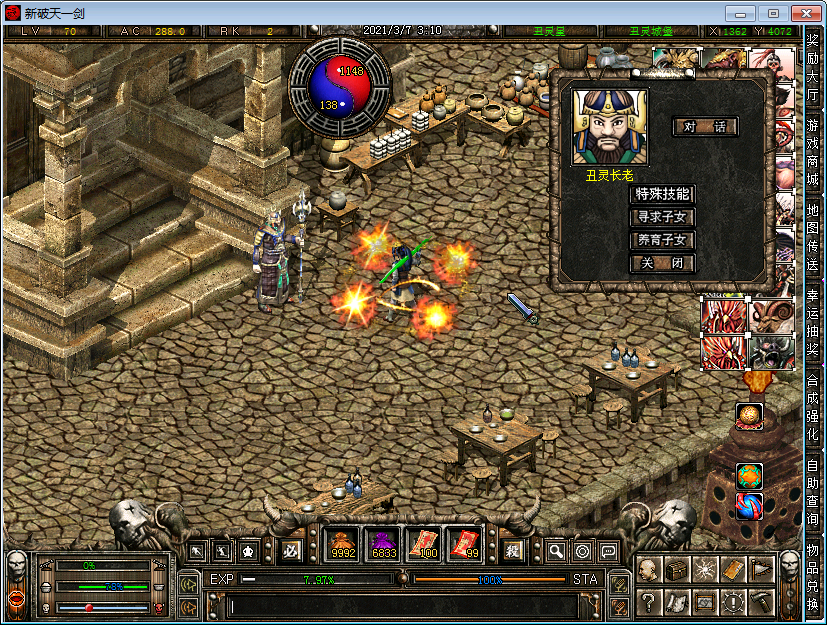Close the game window
Image resolution: width=827 pixels, height=625 pixels.
point(802,13)
